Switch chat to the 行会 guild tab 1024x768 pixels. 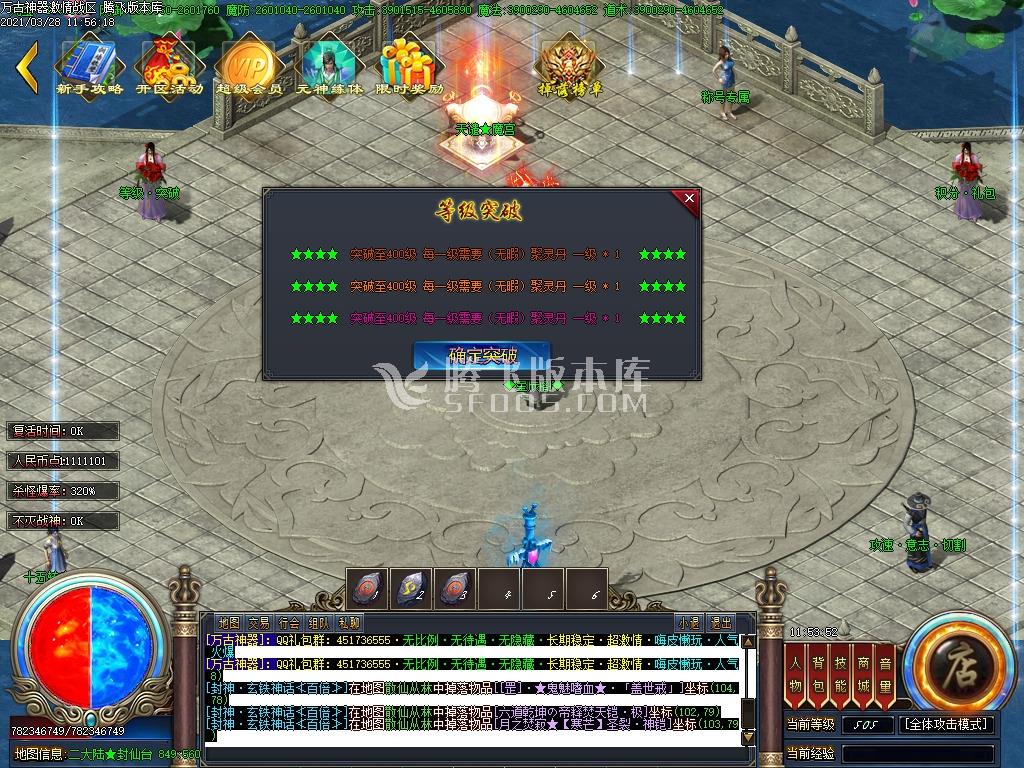coord(289,623)
